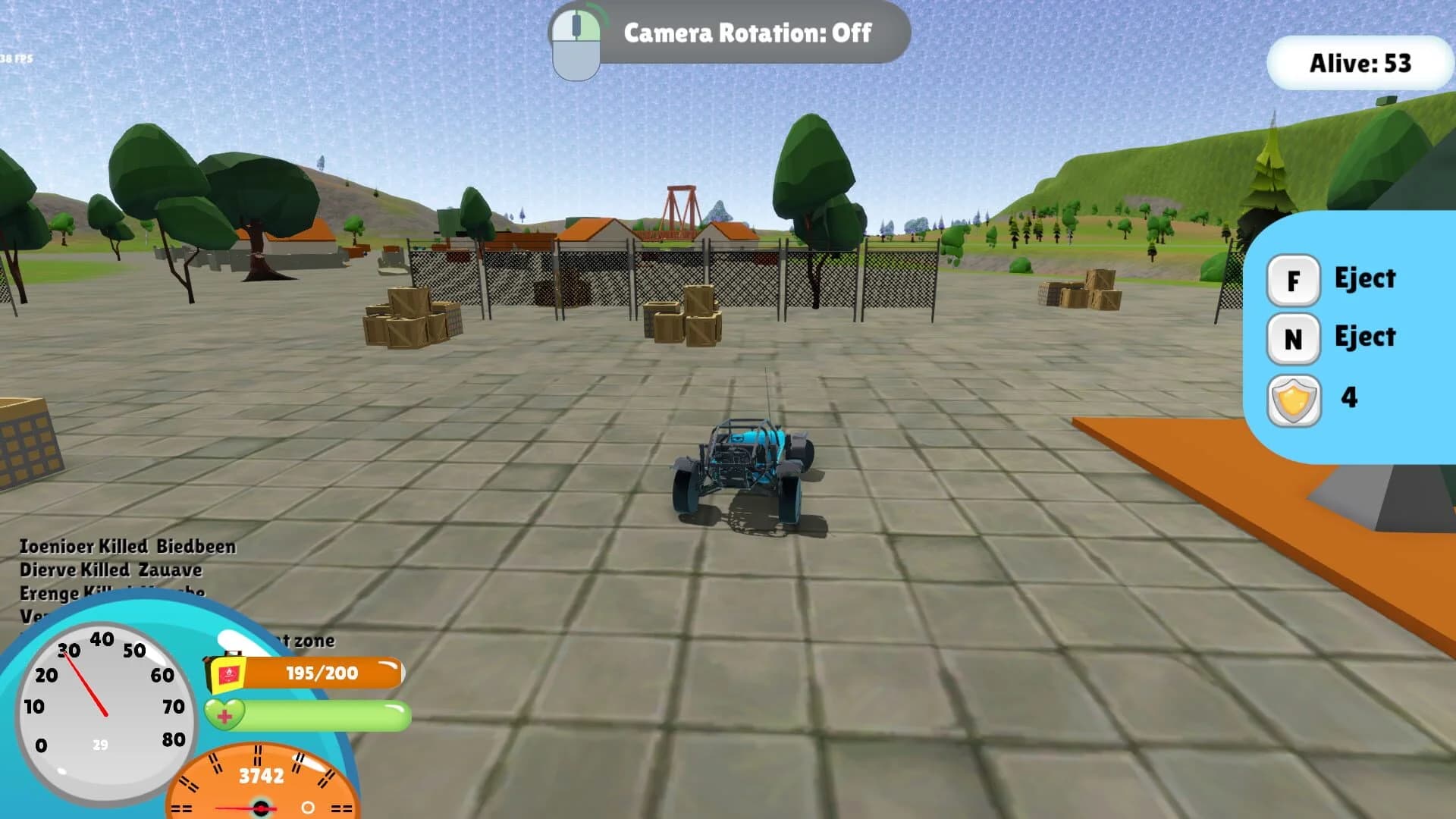Click the zone warning text
The height and width of the screenshot is (819, 1456).
coord(311,641)
